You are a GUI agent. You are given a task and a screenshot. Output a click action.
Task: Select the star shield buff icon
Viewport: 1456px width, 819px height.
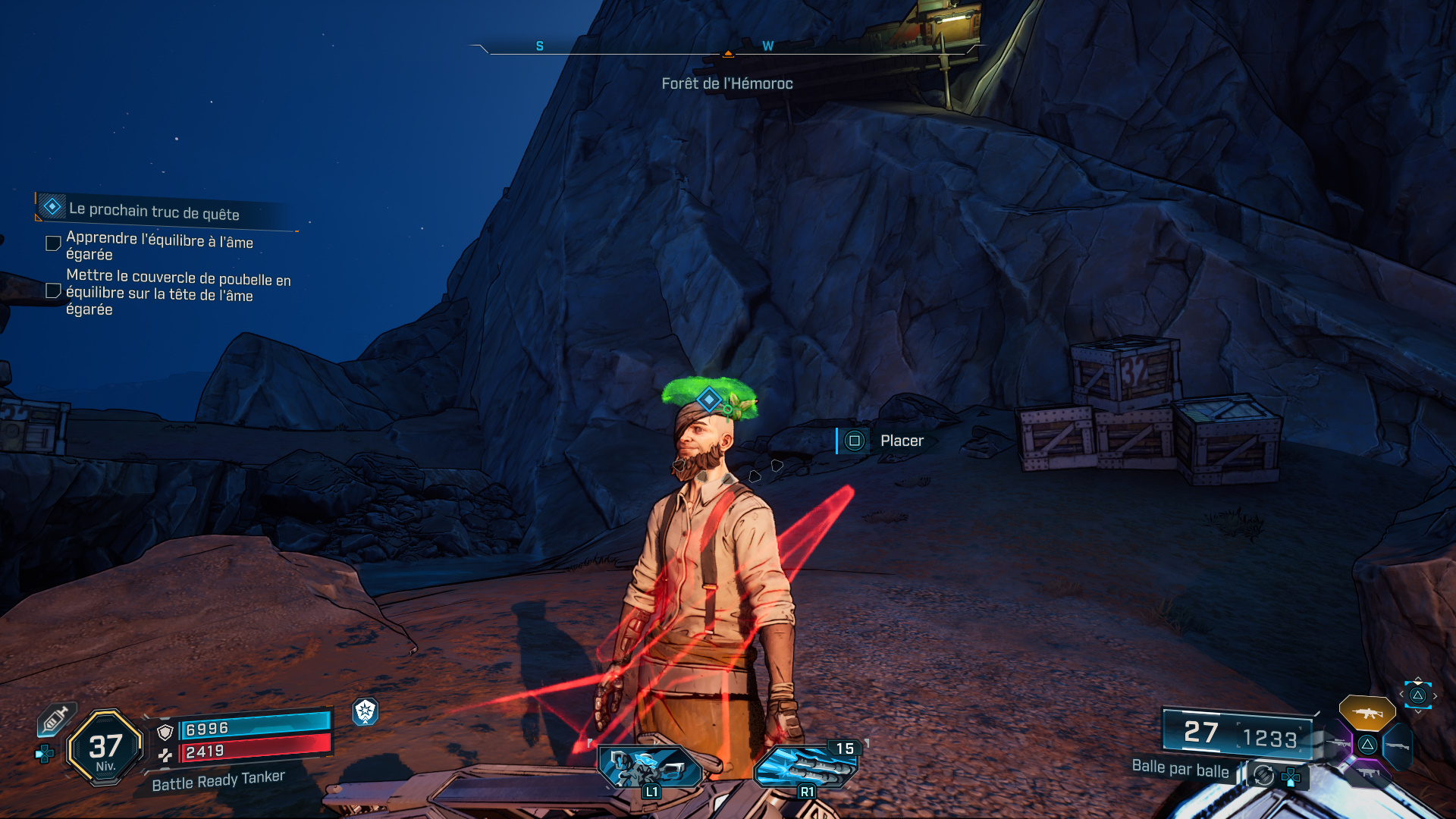[366, 711]
